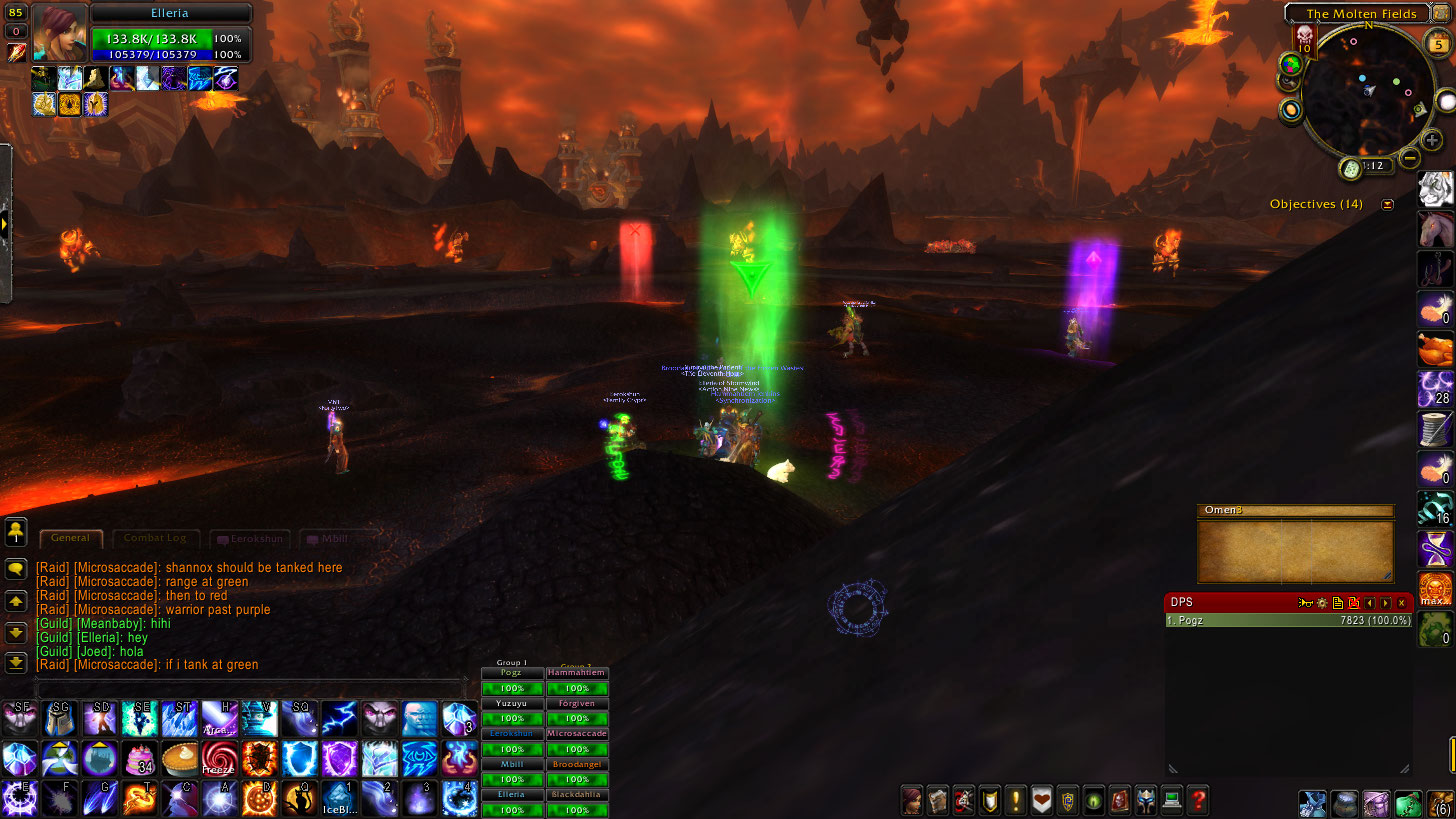Image resolution: width=1456 pixels, height=819 pixels.
Task: Select Pogz row in DPS meter
Action: (1288, 620)
